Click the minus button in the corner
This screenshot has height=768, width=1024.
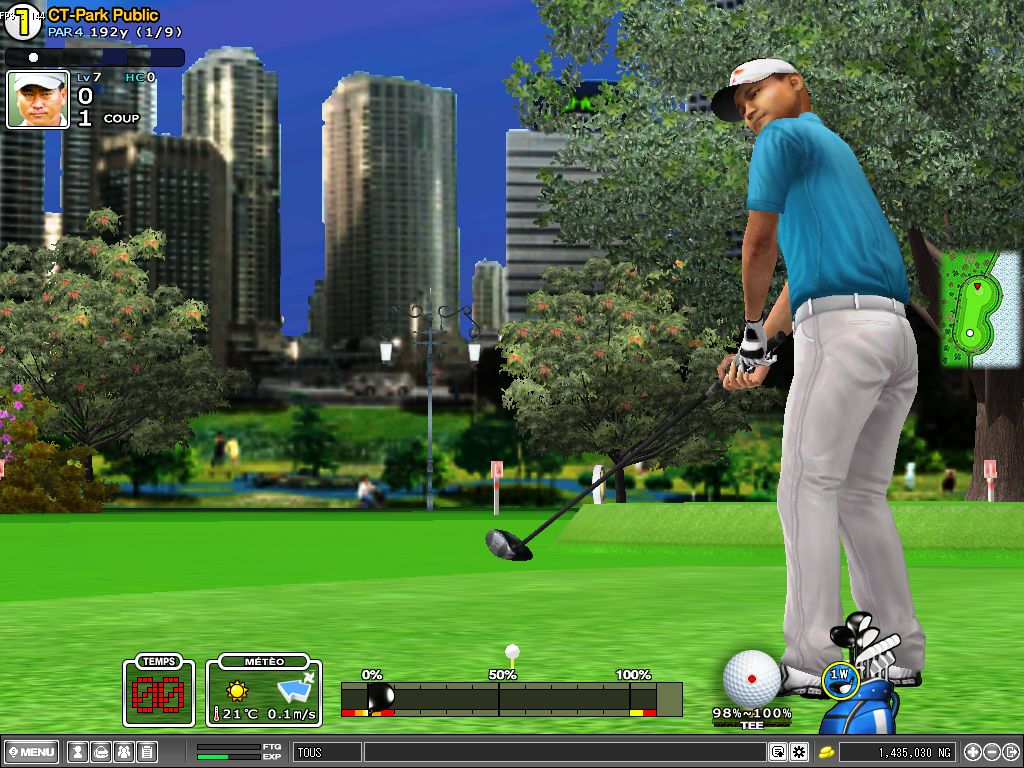(x=991, y=752)
